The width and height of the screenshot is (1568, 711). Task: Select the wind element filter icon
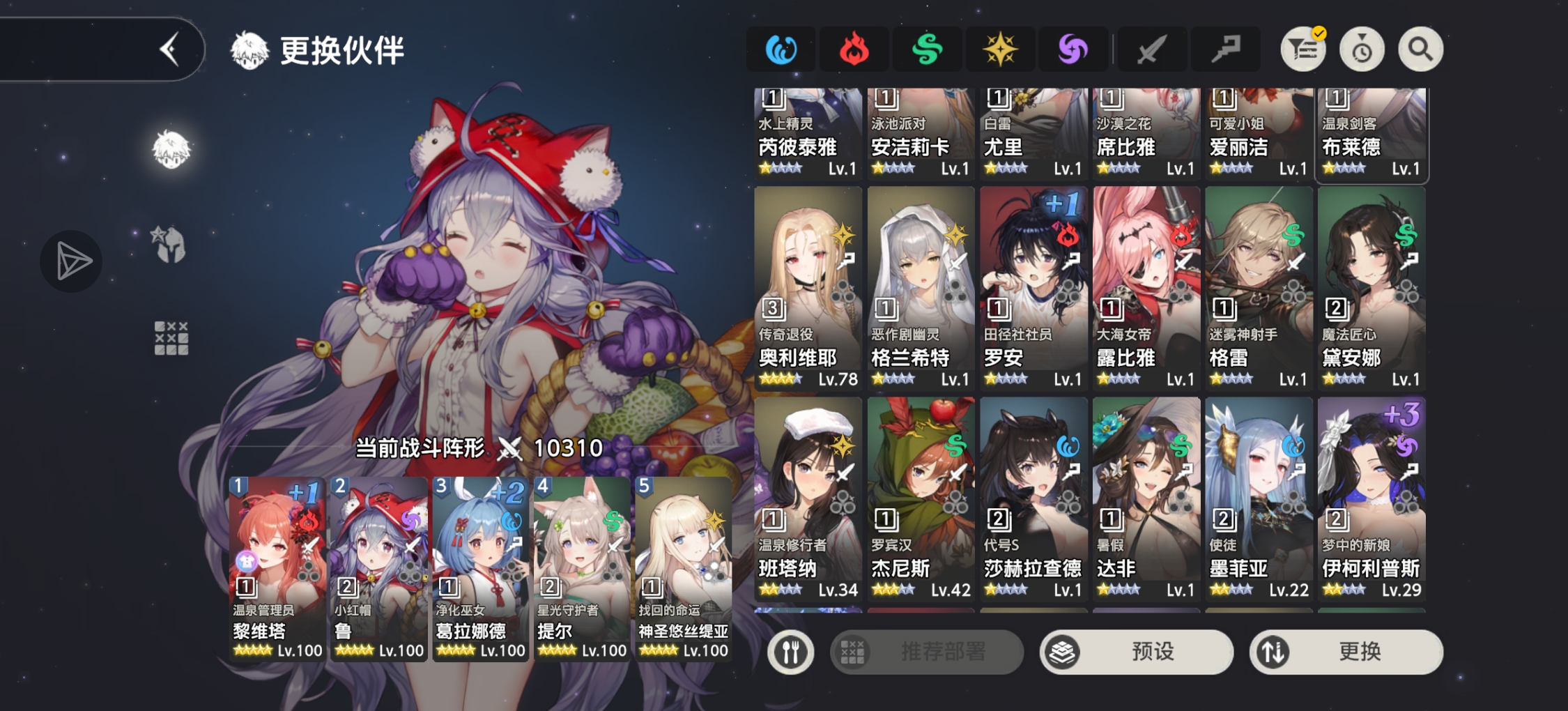click(928, 49)
